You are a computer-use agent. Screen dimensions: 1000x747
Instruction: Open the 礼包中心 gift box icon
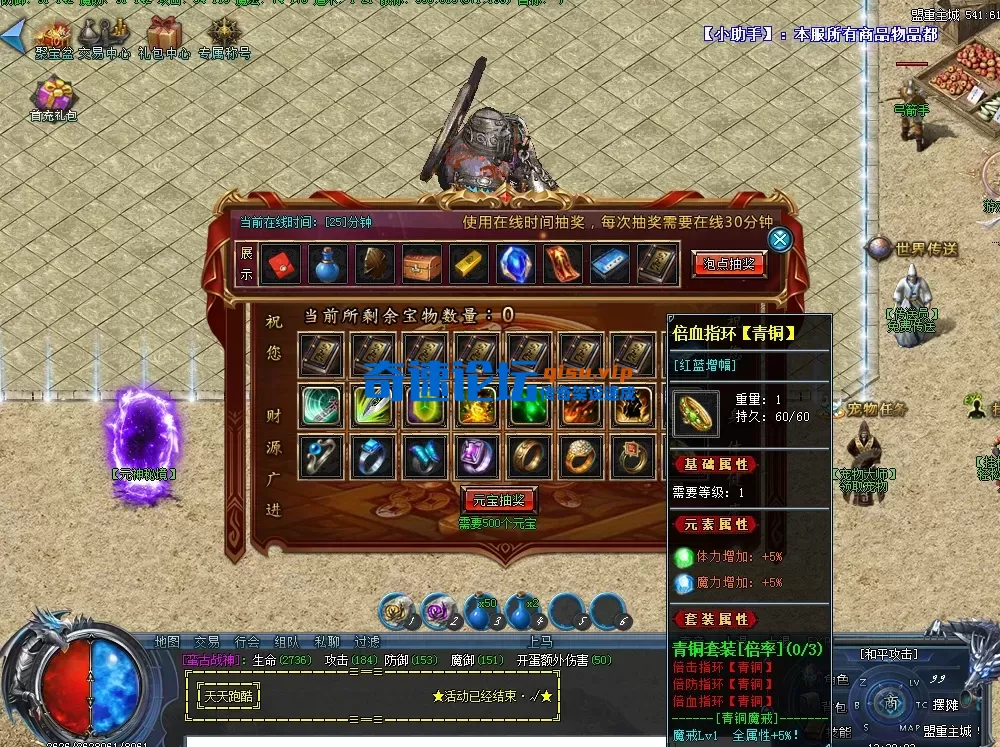[x=164, y=36]
